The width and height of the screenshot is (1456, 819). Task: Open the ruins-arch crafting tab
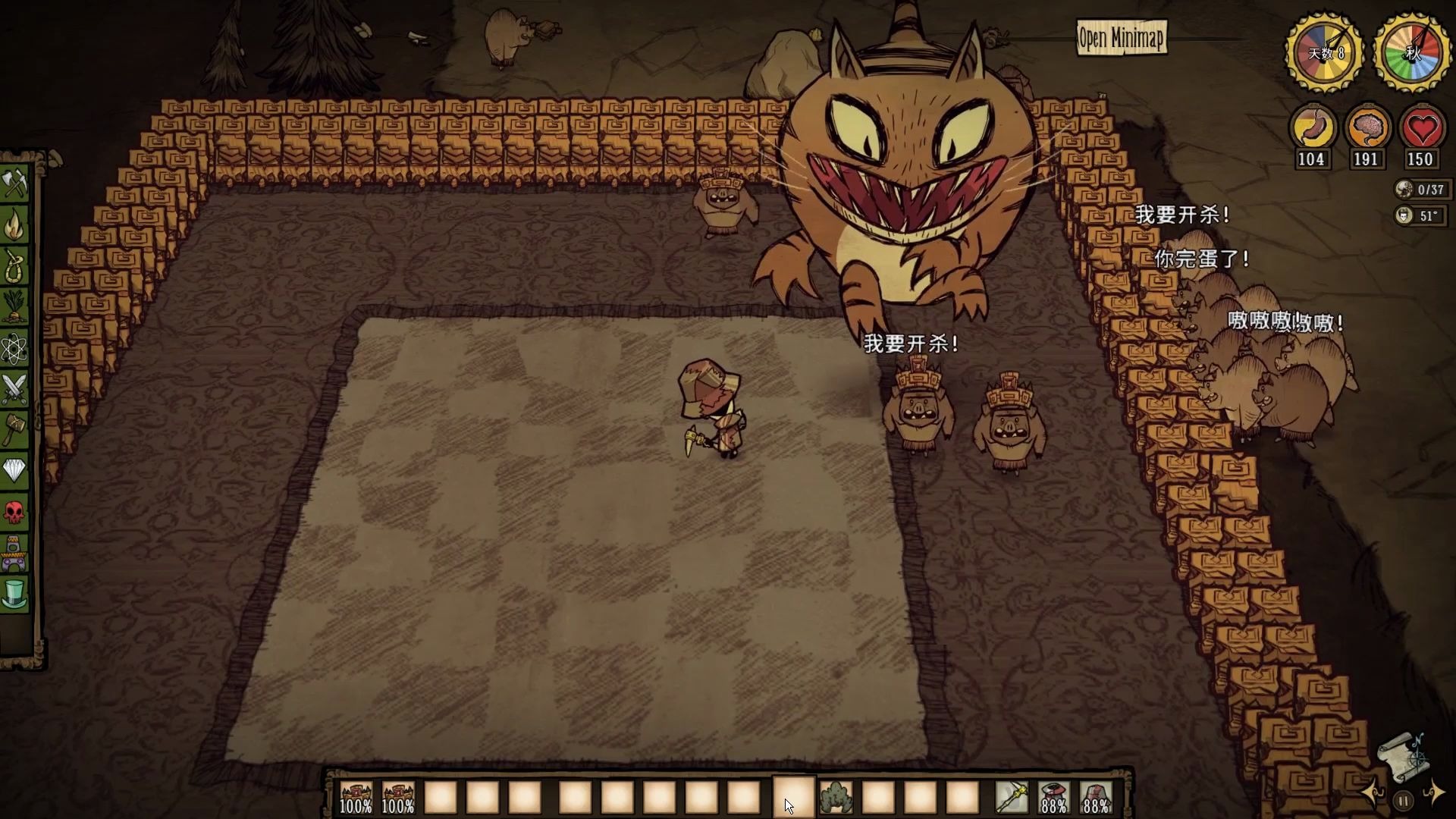pos(14,554)
